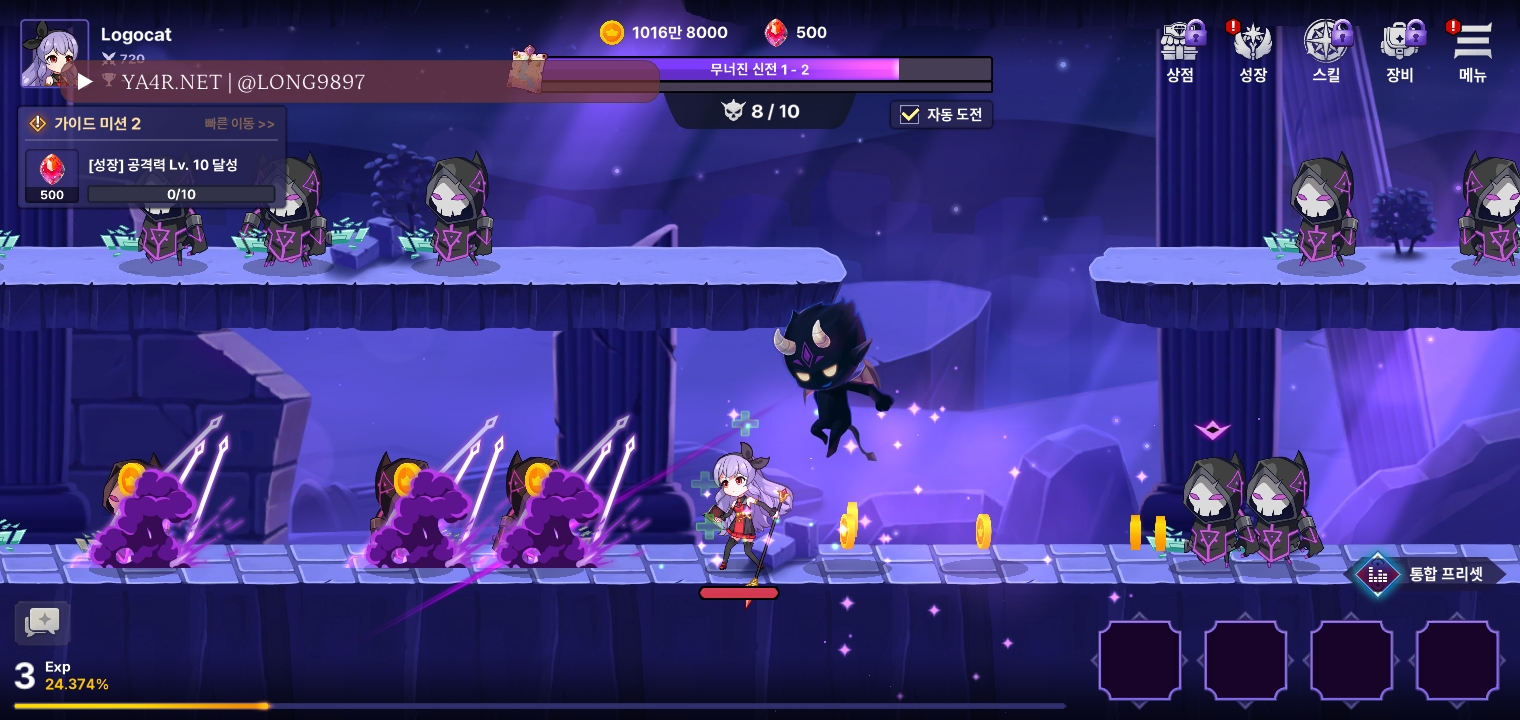1520x720 pixels.
Task: Tap the red gem currency counter
Action: coord(796,33)
